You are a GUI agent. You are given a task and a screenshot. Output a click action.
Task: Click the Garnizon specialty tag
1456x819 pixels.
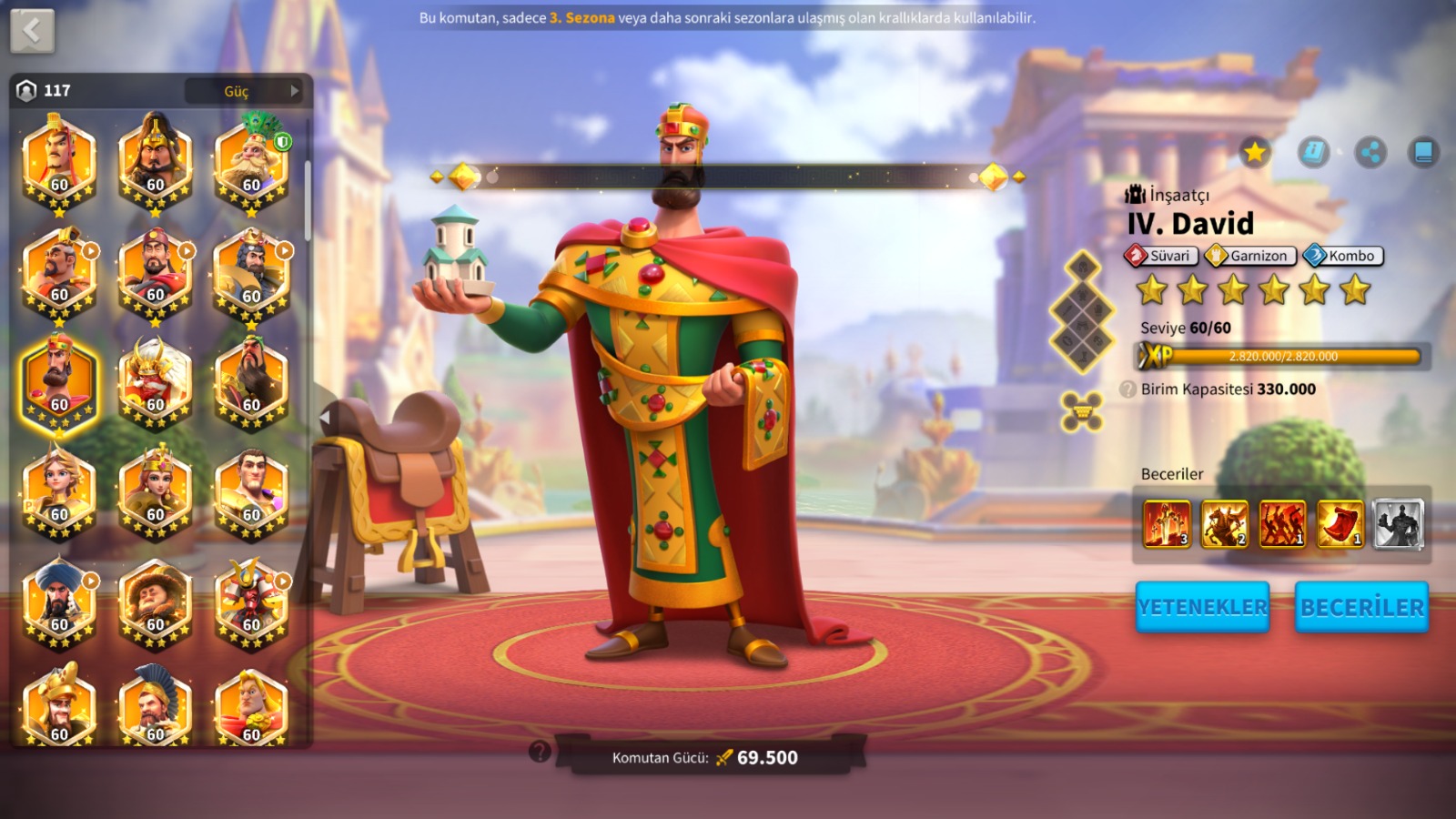[1250, 256]
